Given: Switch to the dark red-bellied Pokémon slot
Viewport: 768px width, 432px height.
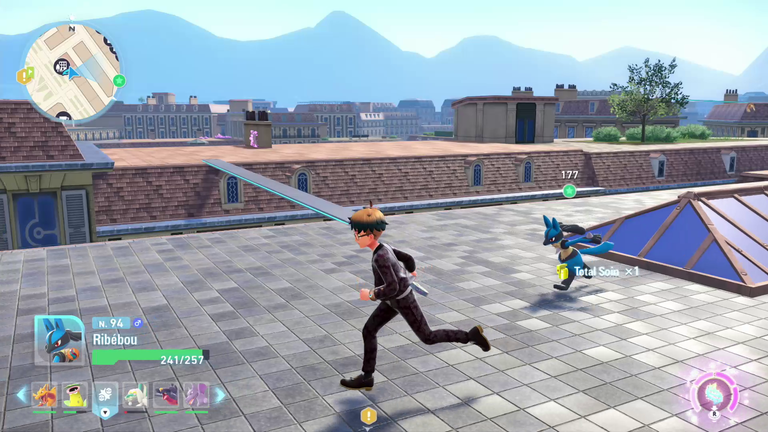Looking at the screenshot, I should tap(166, 395).
